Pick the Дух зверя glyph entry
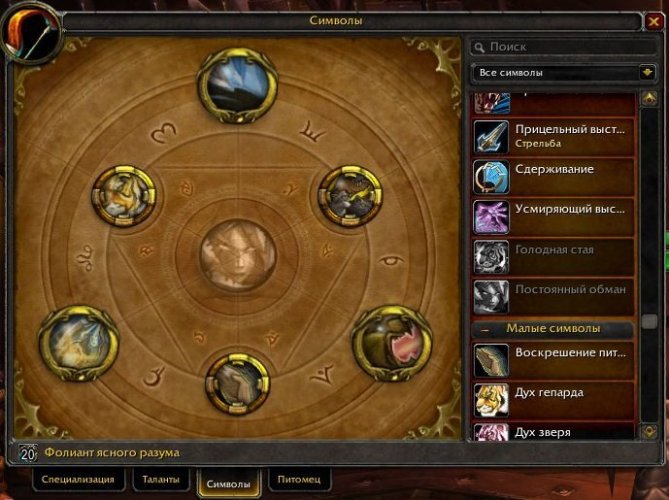 point(553,432)
